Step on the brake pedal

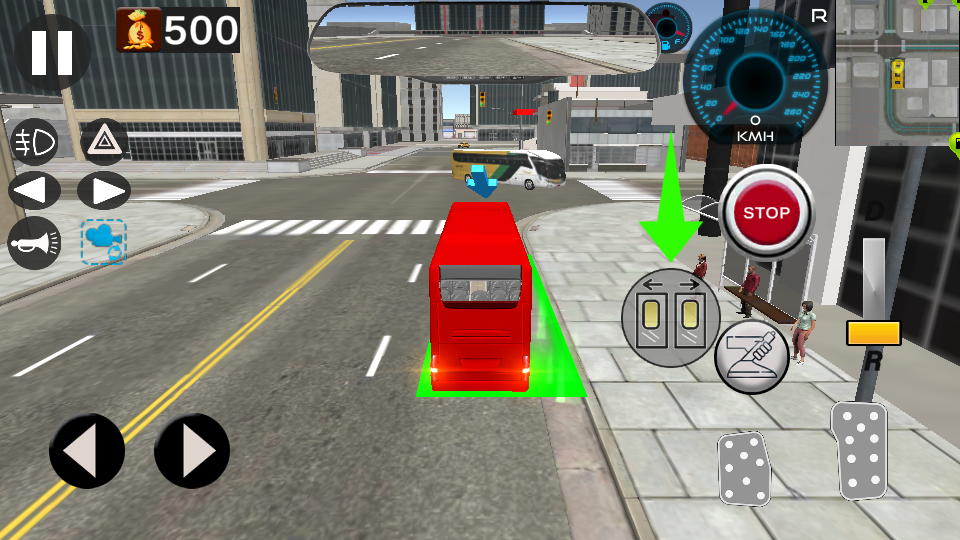click(x=745, y=468)
